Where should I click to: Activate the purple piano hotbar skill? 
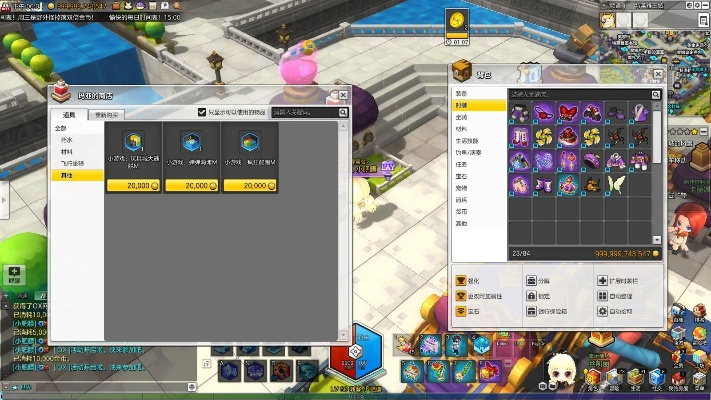click(429, 346)
